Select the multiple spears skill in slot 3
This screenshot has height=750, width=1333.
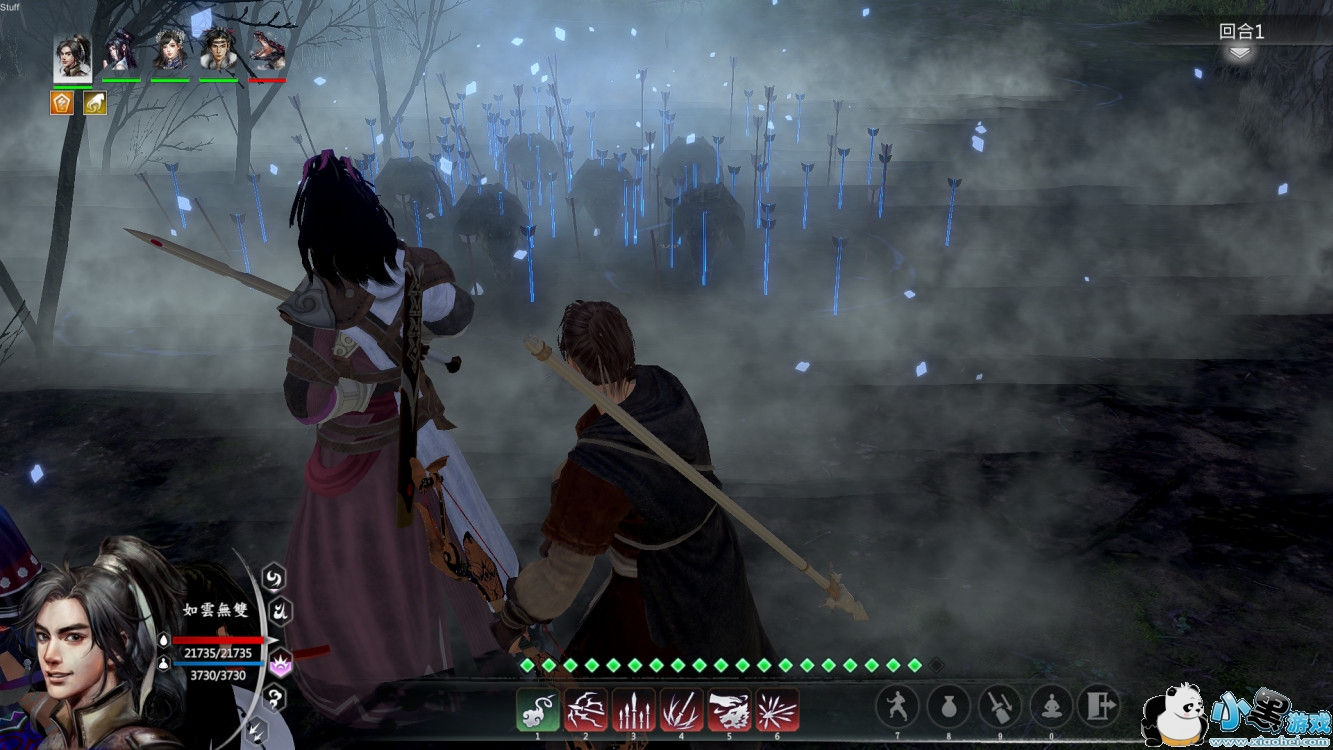click(634, 710)
